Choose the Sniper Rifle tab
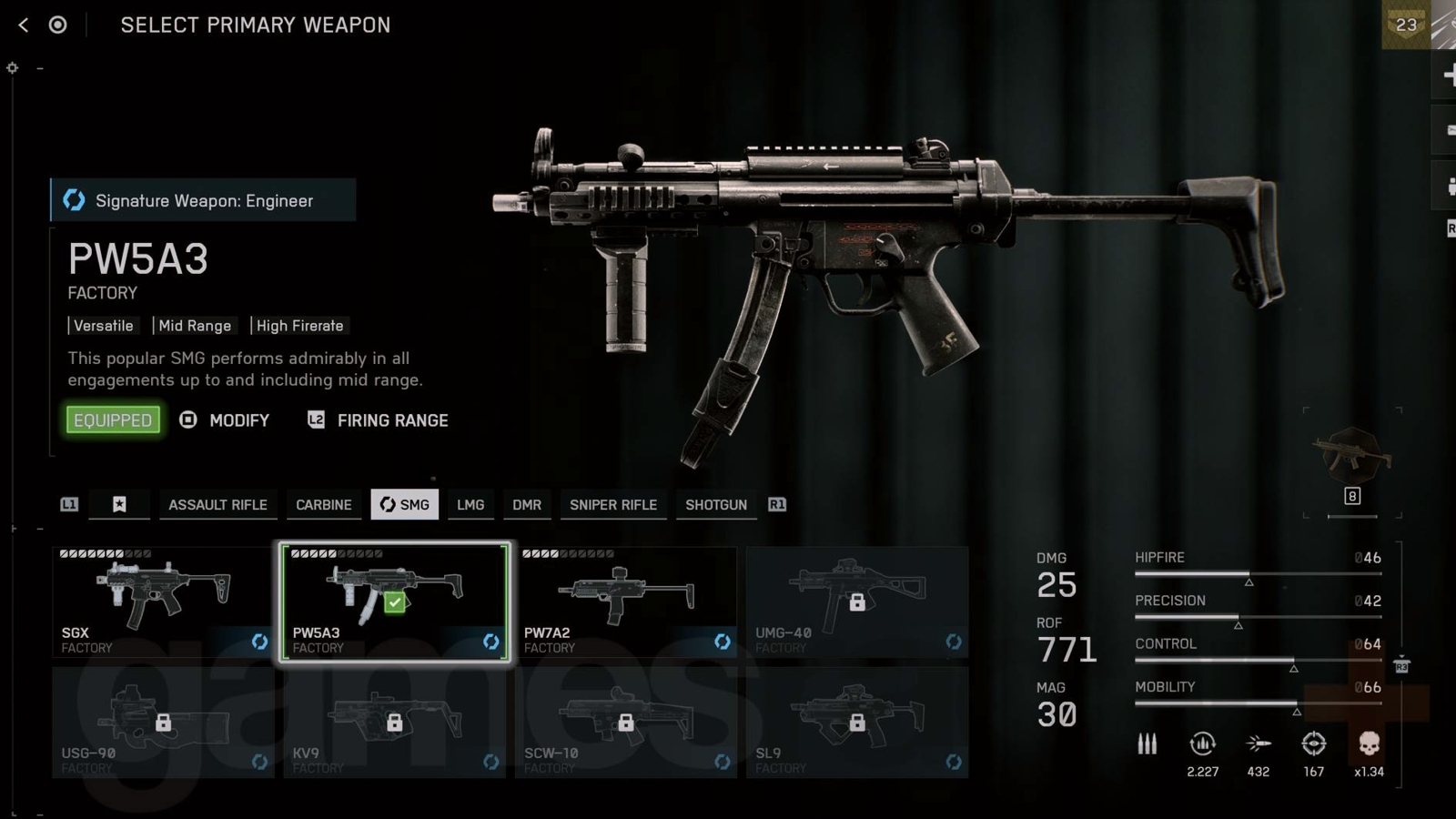This screenshot has width=1456, height=819. pos(613,505)
